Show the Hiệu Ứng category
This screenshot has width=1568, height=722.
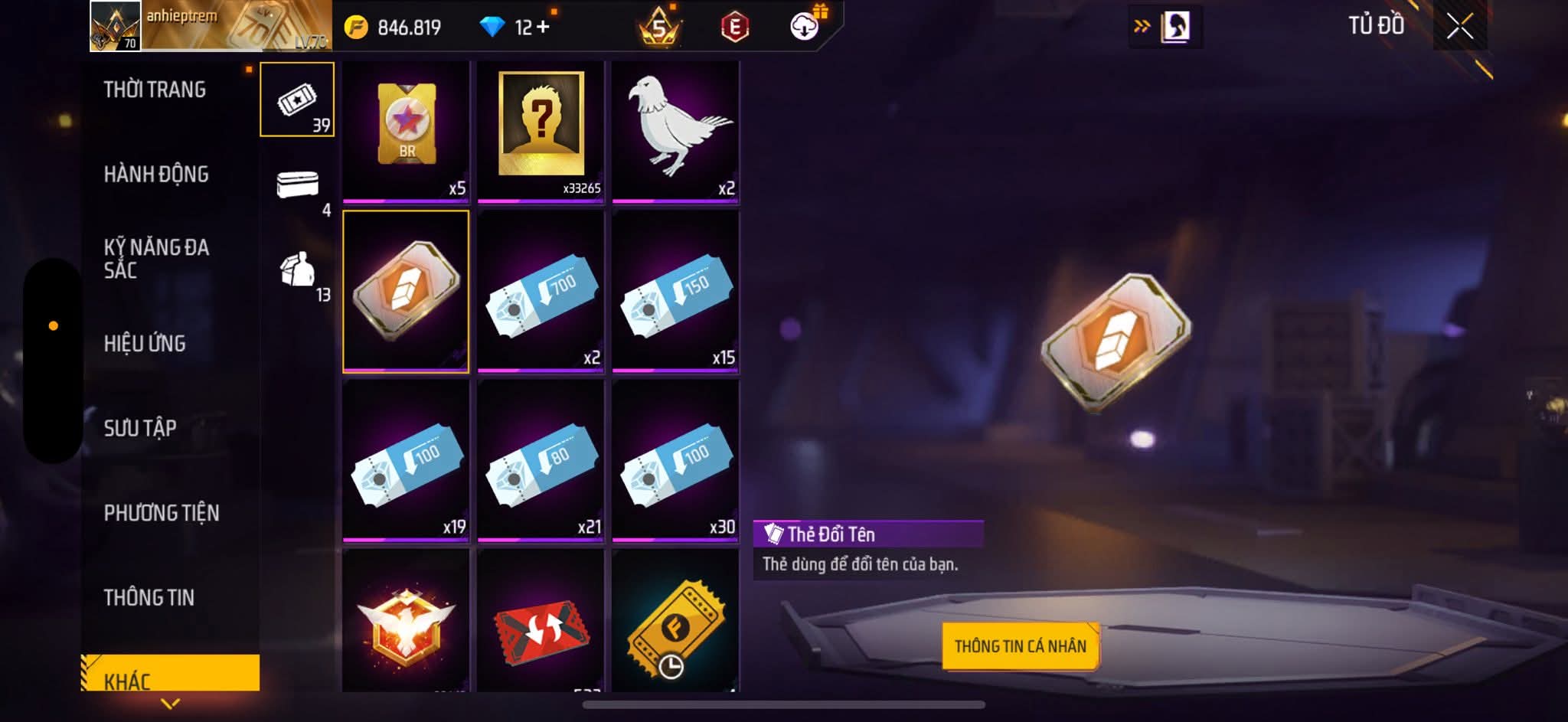tap(145, 344)
